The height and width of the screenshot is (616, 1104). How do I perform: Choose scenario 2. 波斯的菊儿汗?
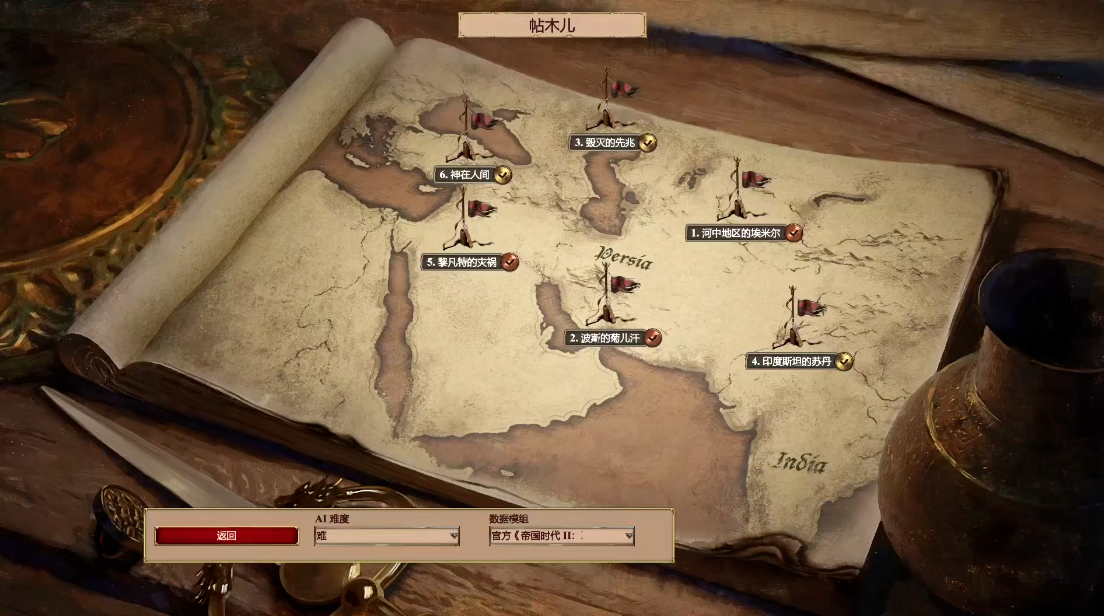point(607,338)
